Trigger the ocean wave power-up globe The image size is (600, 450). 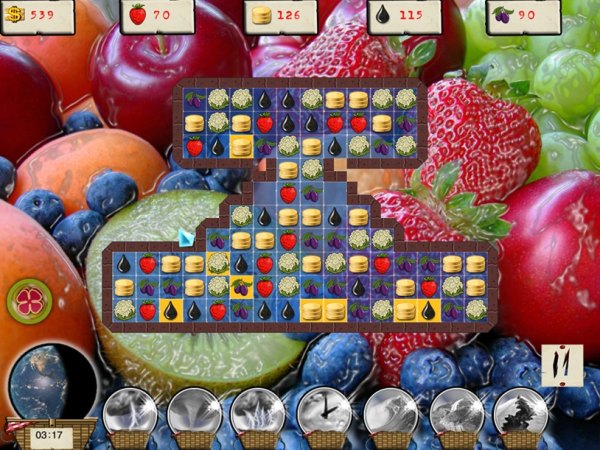pos(391,412)
